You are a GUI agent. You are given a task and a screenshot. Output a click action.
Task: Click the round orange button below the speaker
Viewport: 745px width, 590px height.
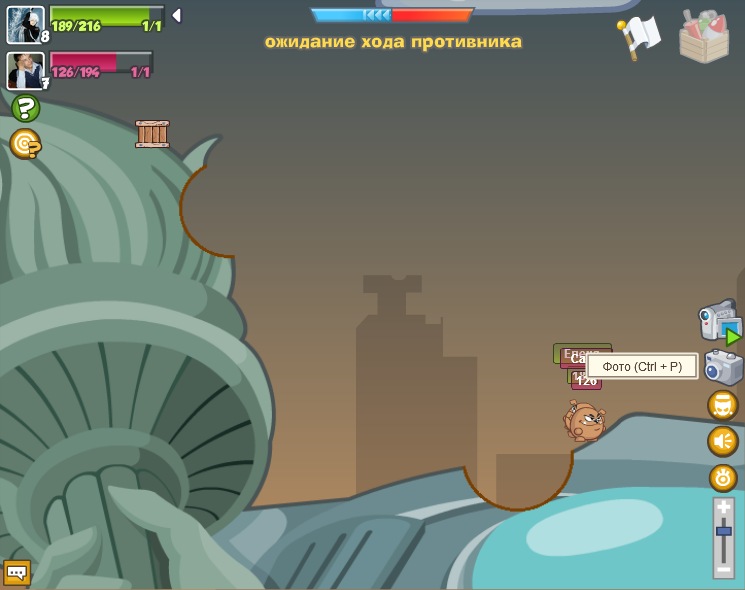click(x=722, y=477)
